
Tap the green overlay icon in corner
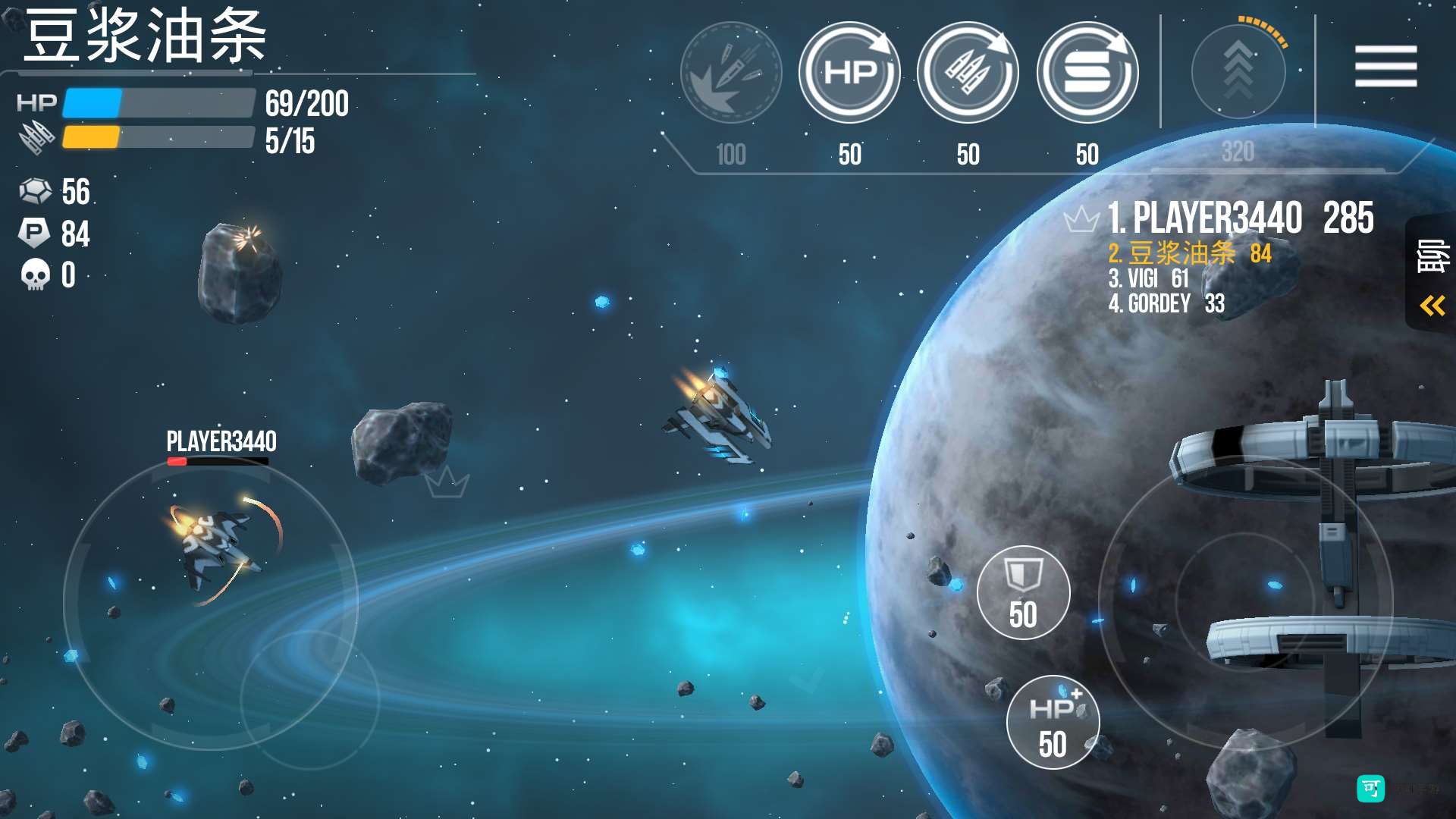1370,789
